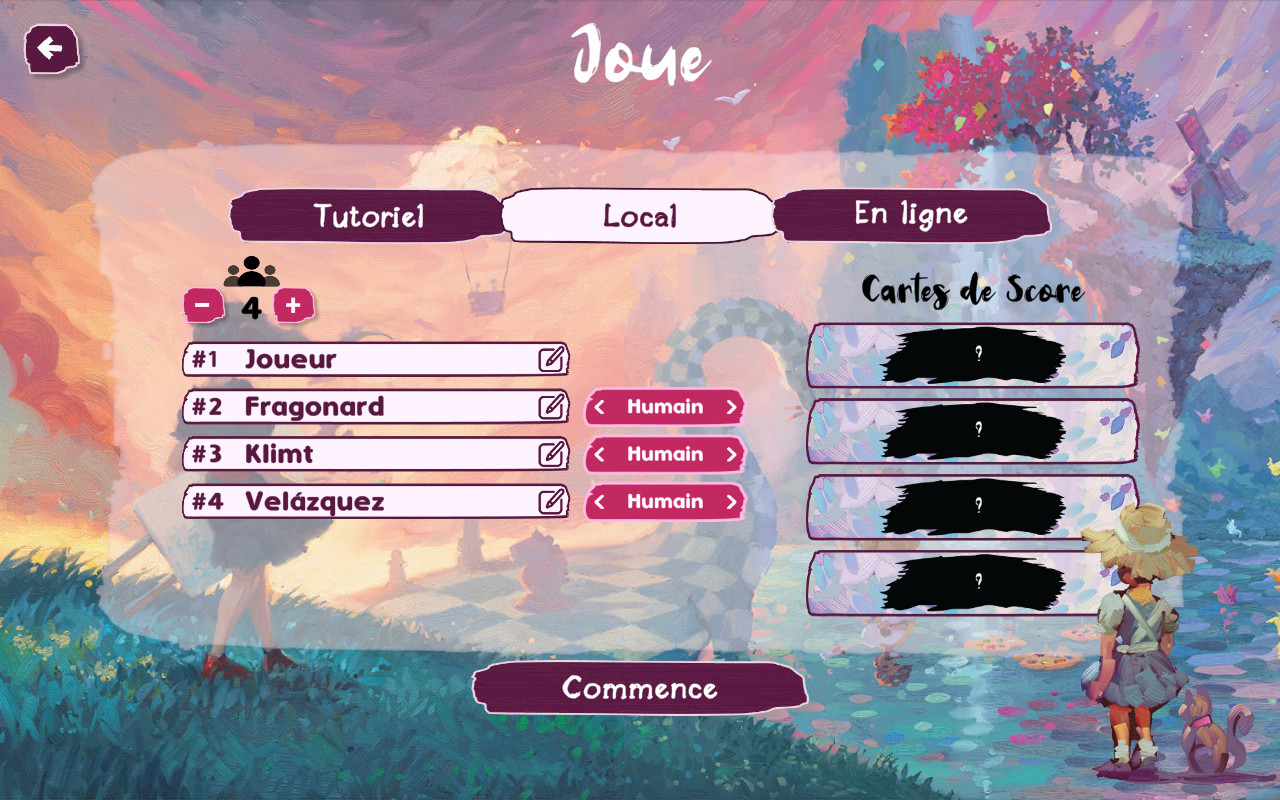Click right arrow on Klimt's Humain selector
The width and height of the screenshot is (1280, 800).
(x=731, y=454)
